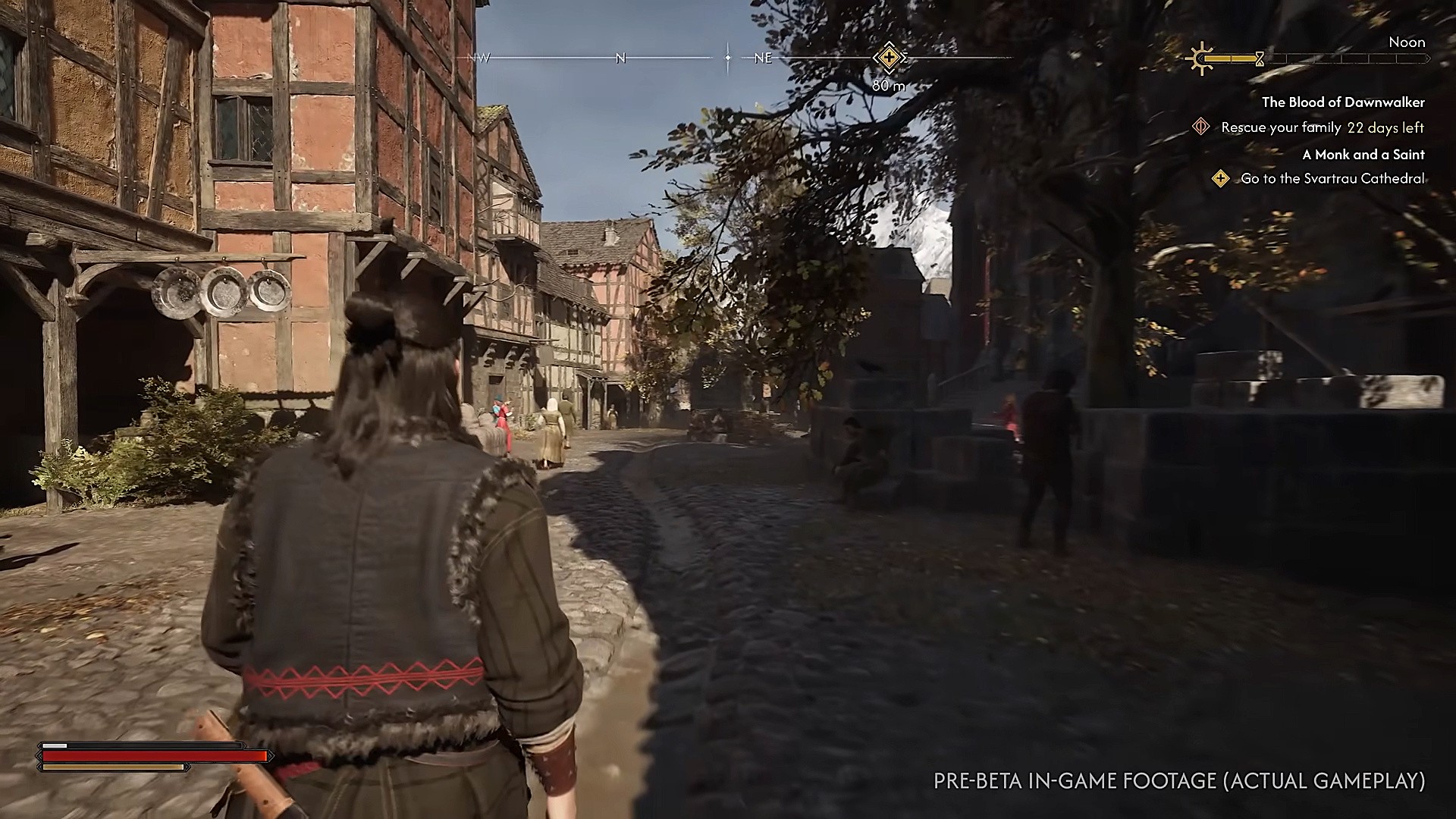Screen dimensions: 1456x819
Task: Click the NW indicator on the compass
Action: (x=479, y=56)
